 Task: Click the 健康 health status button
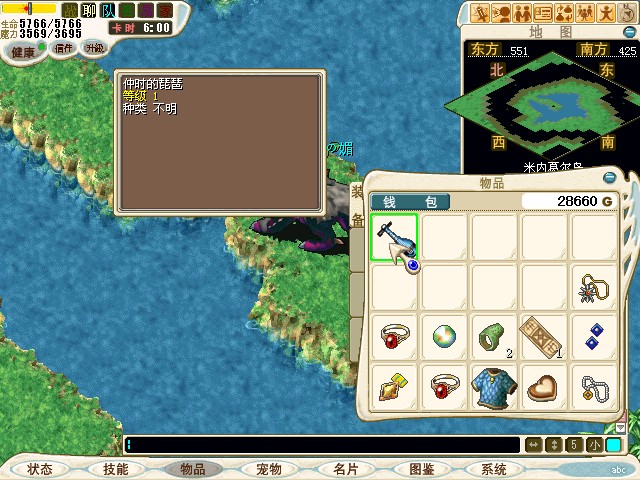22,51
